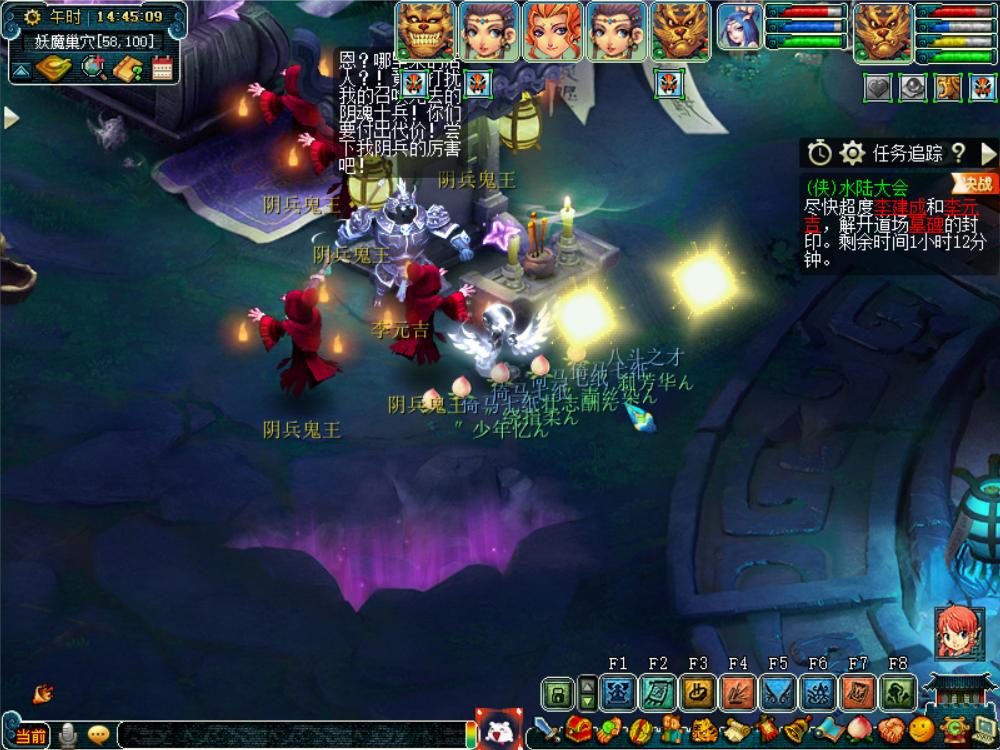Image resolution: width=1000 pixels, height=750 pixels.
Task: Click the sword attack icon in bottom toolbar
Action: pyautogui.click(x=546, y=729)
